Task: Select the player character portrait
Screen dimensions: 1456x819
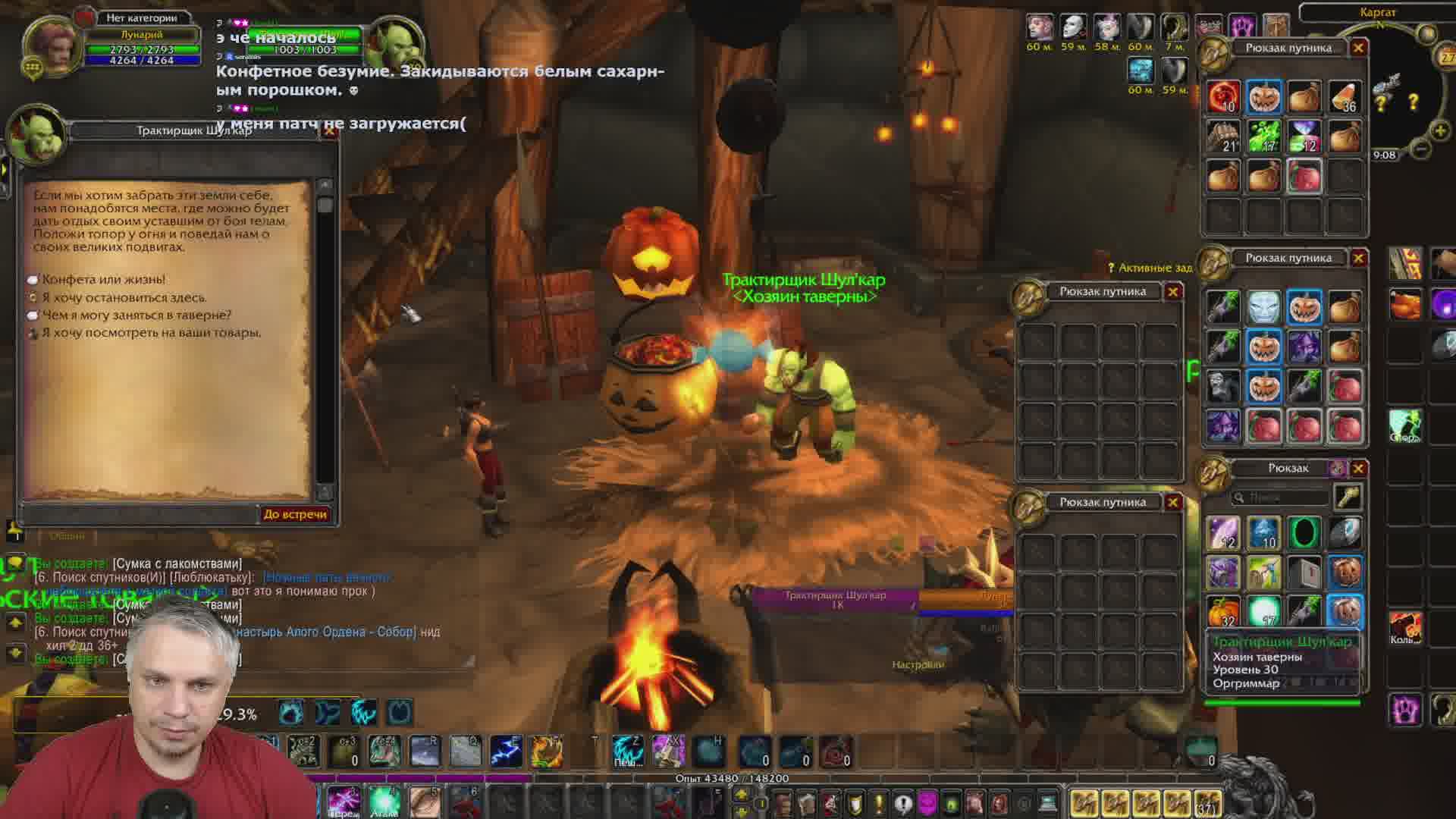Action: point(52,44)
